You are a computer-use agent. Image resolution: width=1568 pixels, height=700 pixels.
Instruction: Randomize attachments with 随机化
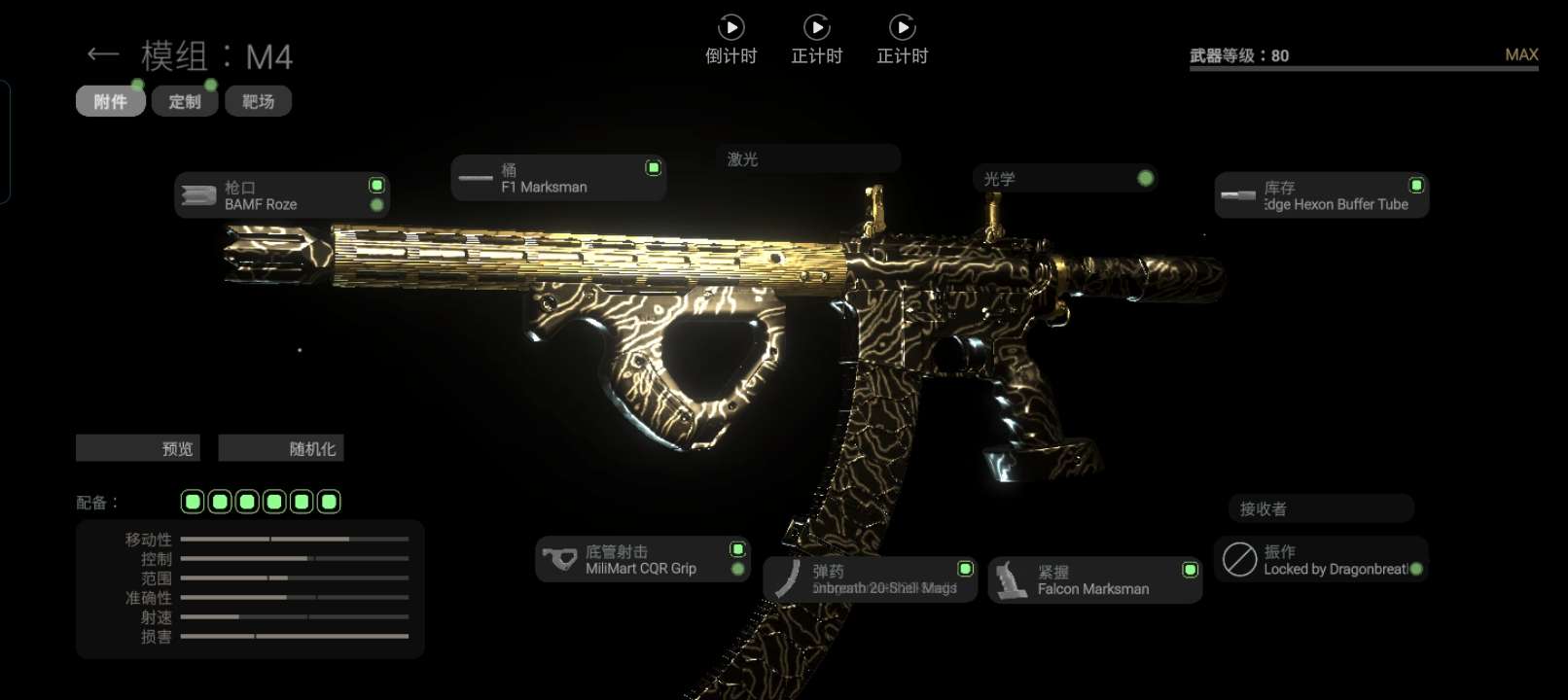281,448
